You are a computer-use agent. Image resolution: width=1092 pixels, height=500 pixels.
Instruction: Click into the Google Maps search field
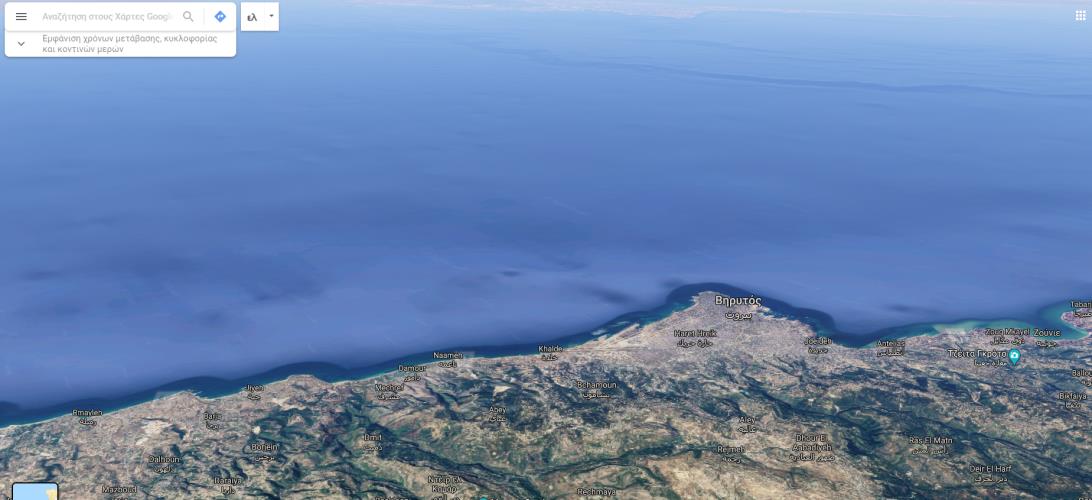point(105,17)
